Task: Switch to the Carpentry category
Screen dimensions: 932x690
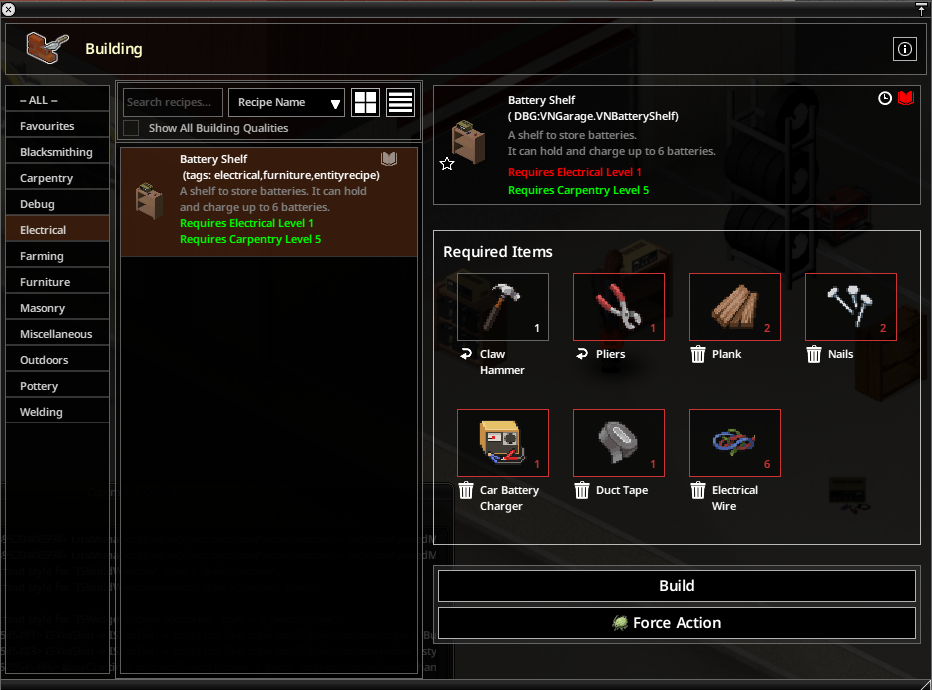Action: 58,178
